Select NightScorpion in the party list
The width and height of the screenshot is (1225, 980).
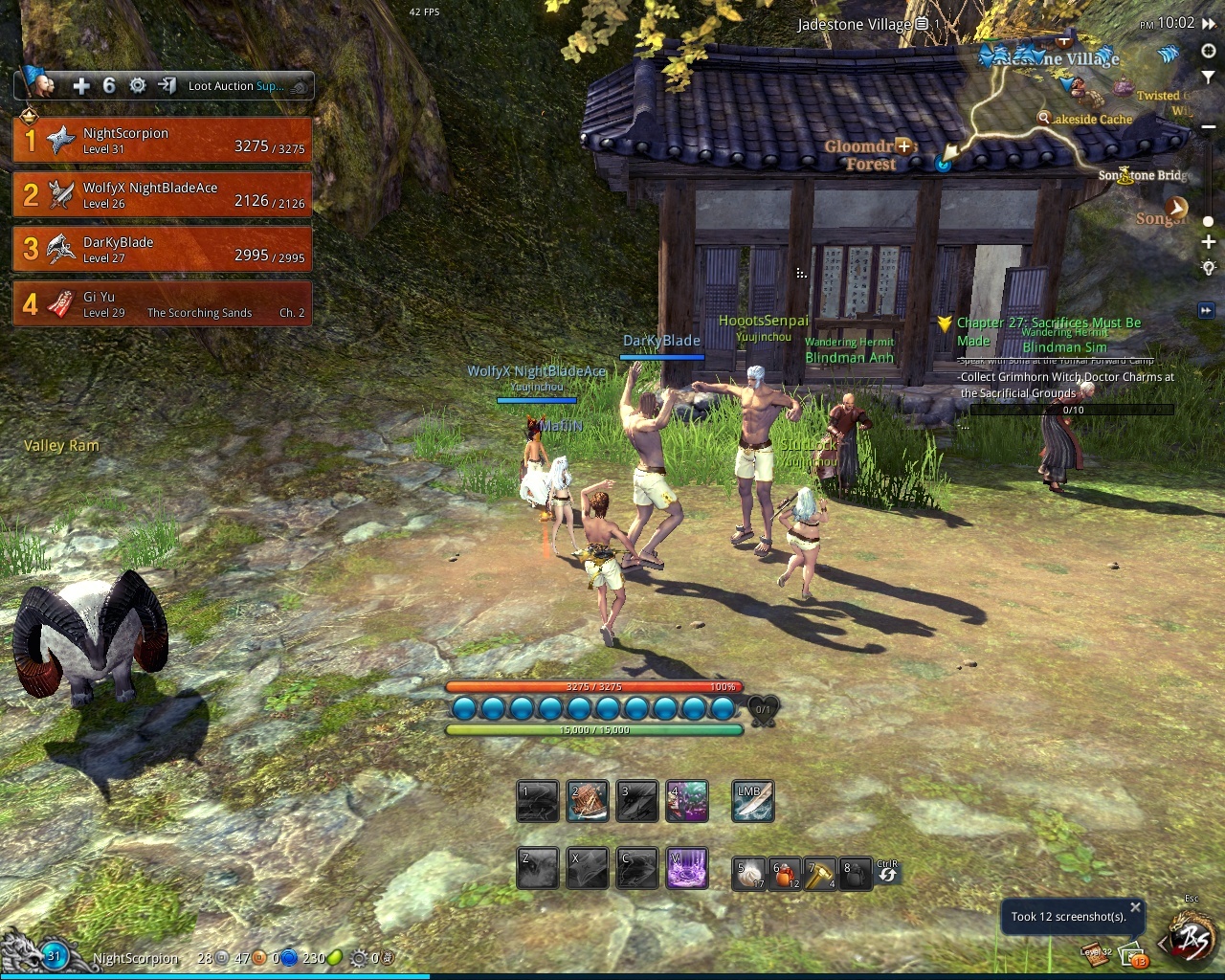tap(163, 141)
